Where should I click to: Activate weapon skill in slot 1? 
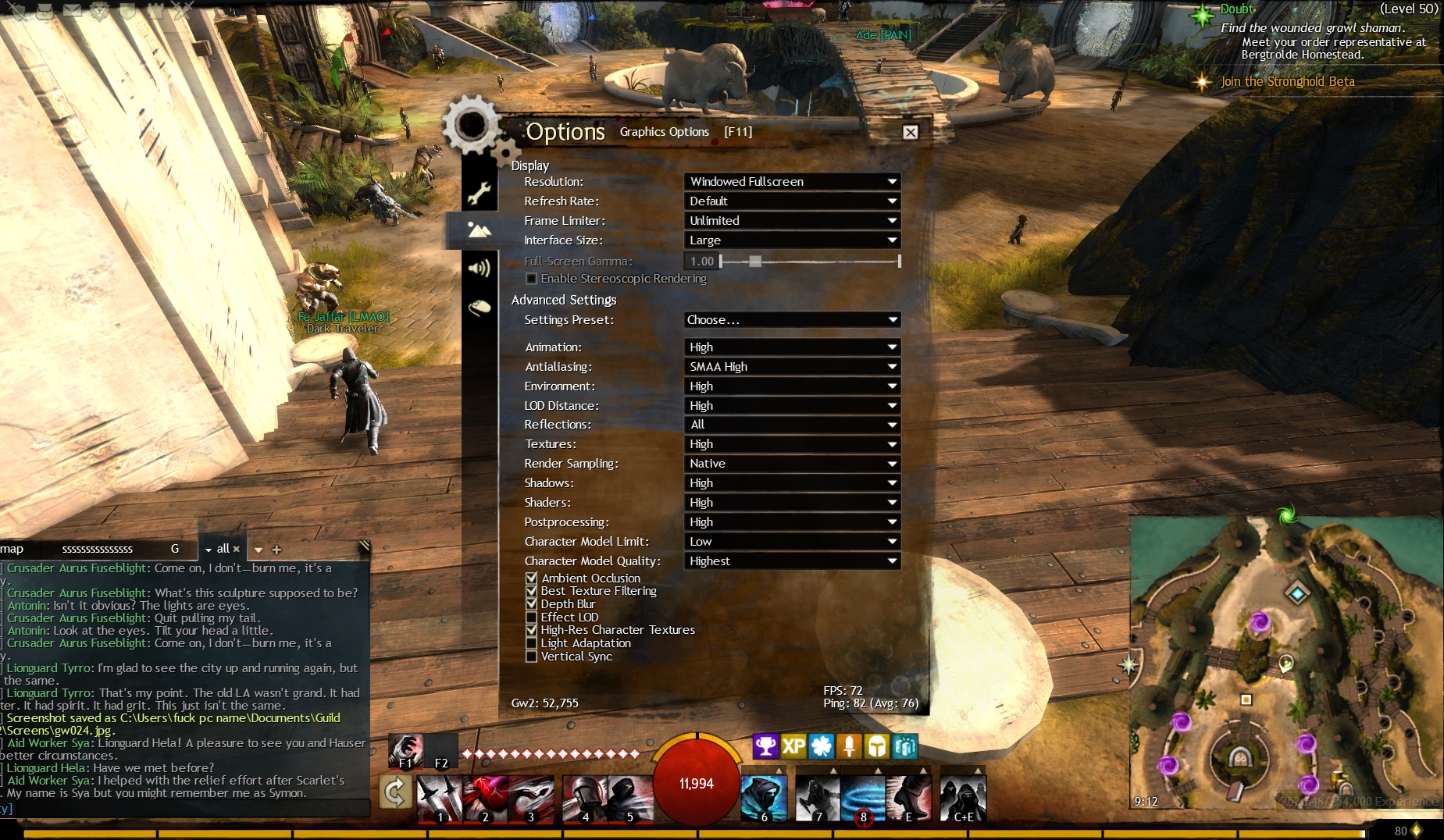[x=439, y=799]
